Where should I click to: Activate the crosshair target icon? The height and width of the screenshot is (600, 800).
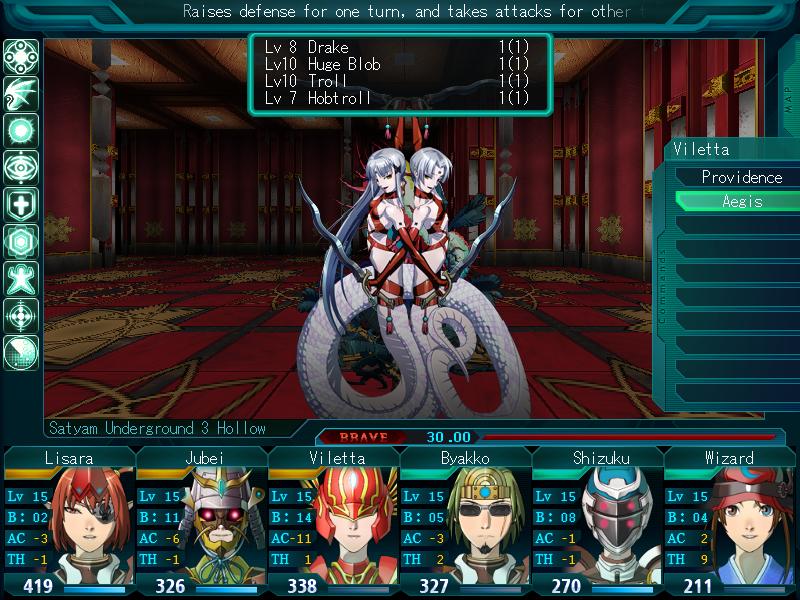pyautogui.click(x=21, y=315)
